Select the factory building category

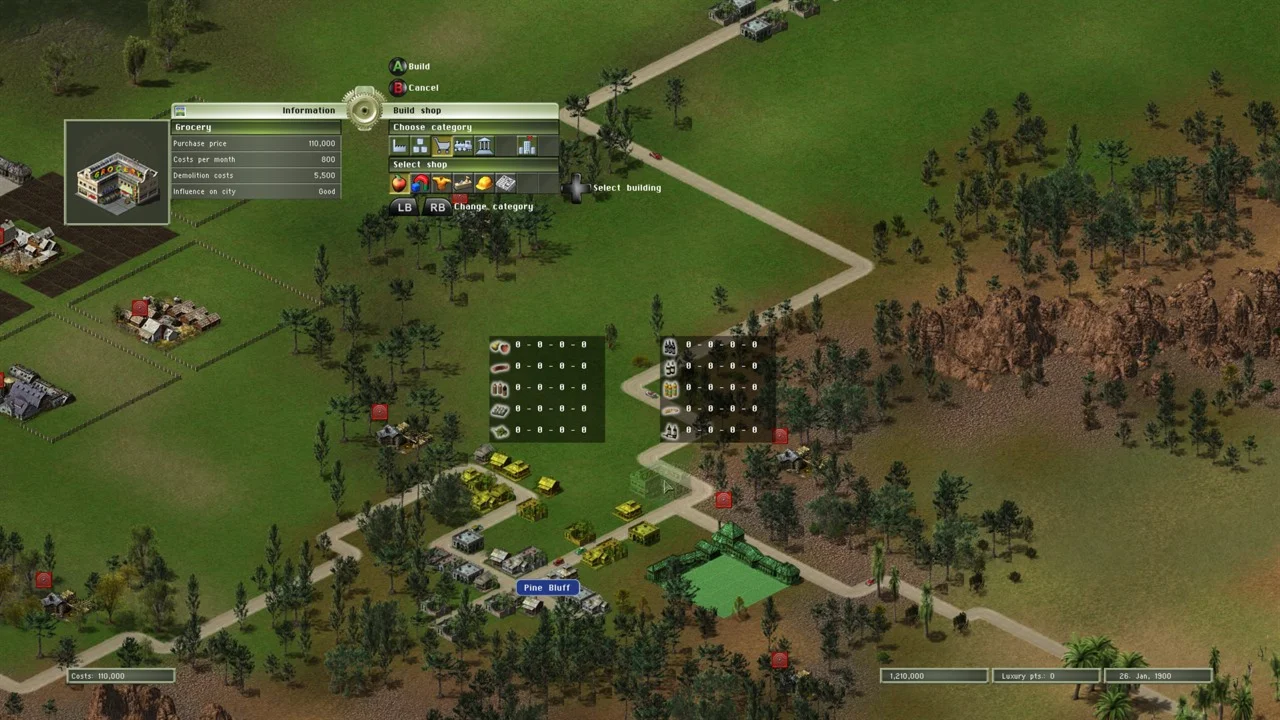point(400,147)
